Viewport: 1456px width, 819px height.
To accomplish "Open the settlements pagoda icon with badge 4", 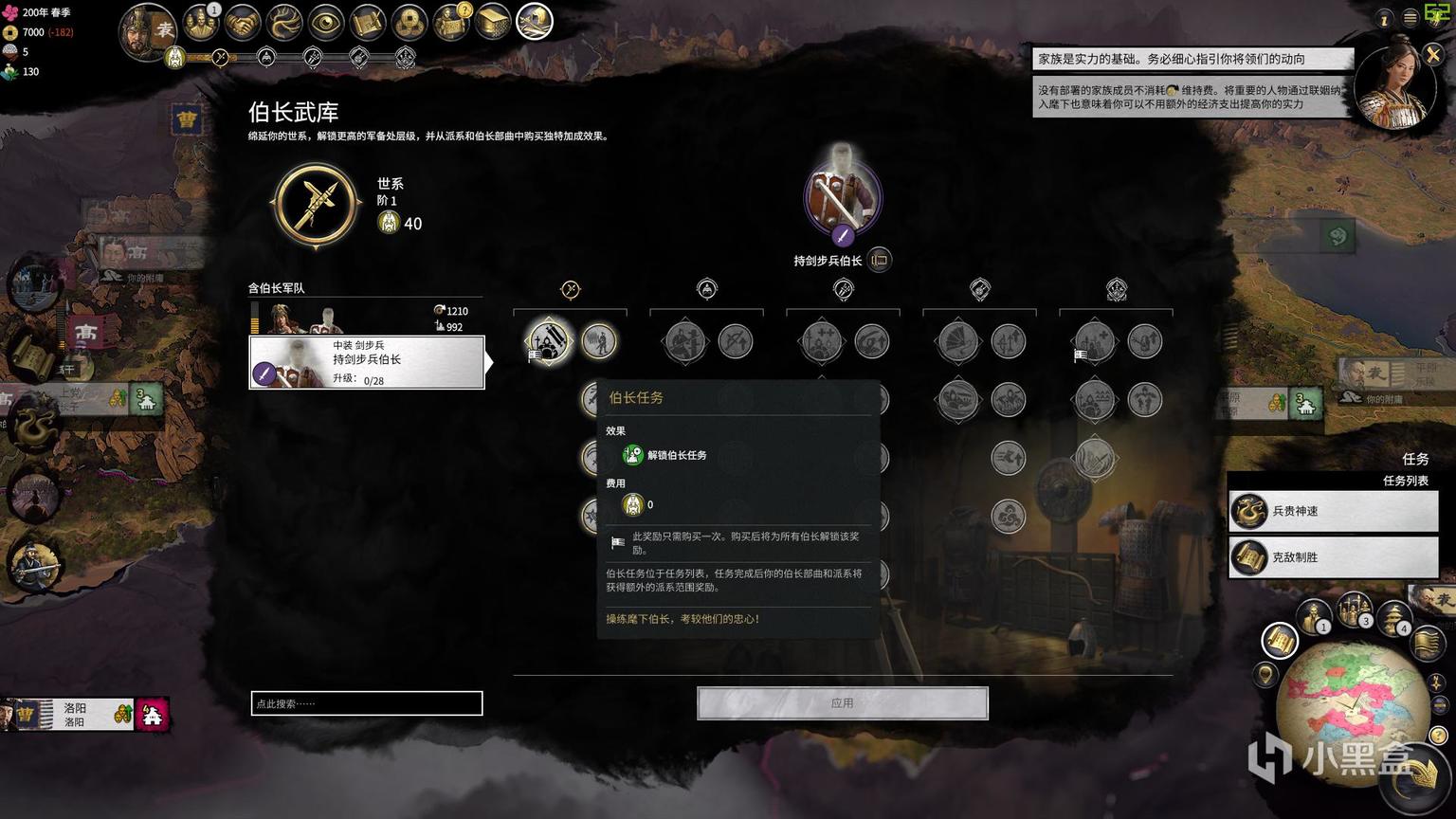I will tap(1393, 618).
